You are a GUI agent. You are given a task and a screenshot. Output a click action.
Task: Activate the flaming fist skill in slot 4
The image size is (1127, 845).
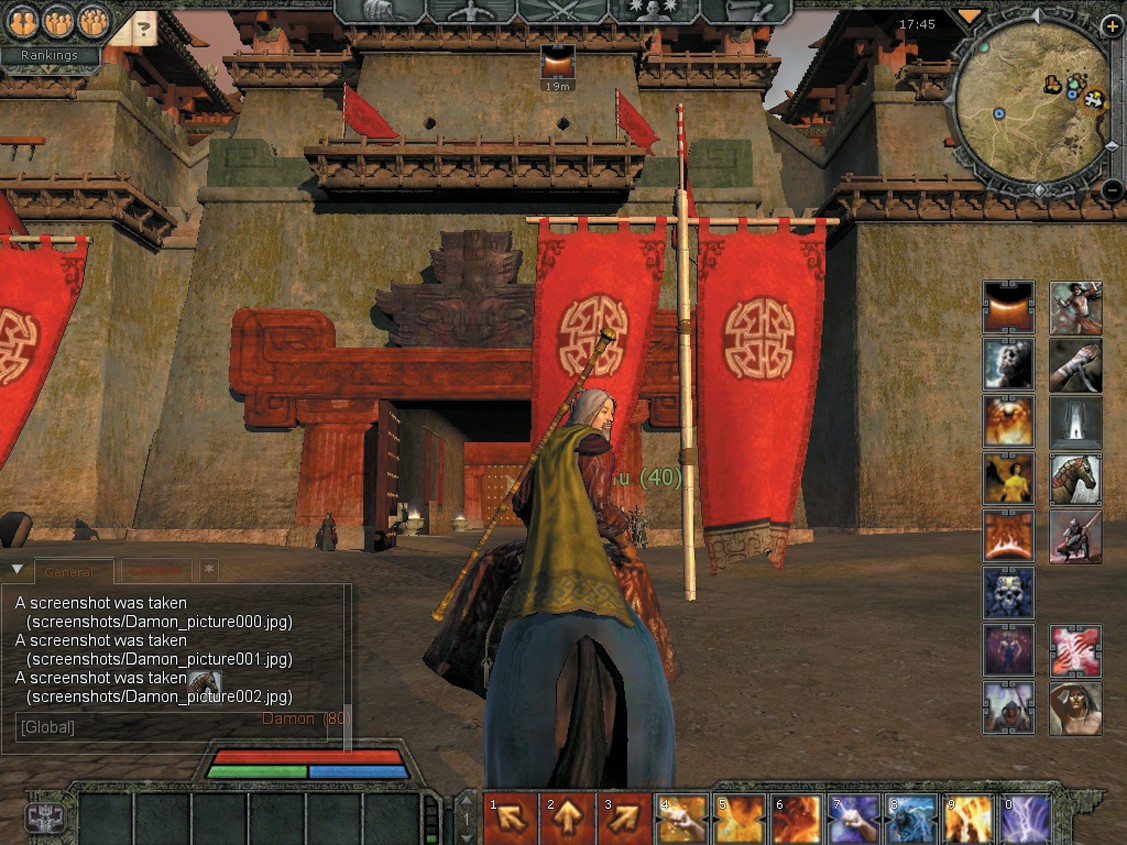[x=682, y=820]
